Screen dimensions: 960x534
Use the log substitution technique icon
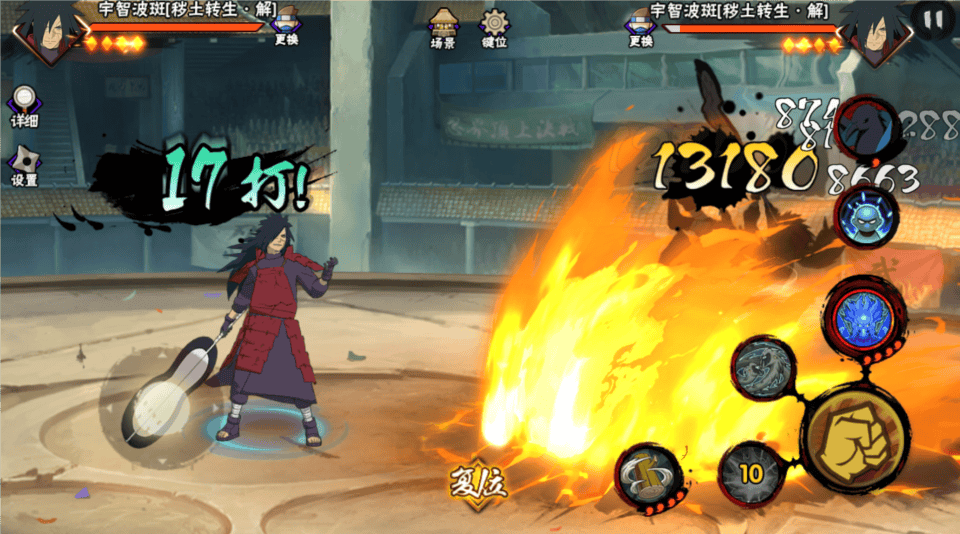(x=648, y=476)
